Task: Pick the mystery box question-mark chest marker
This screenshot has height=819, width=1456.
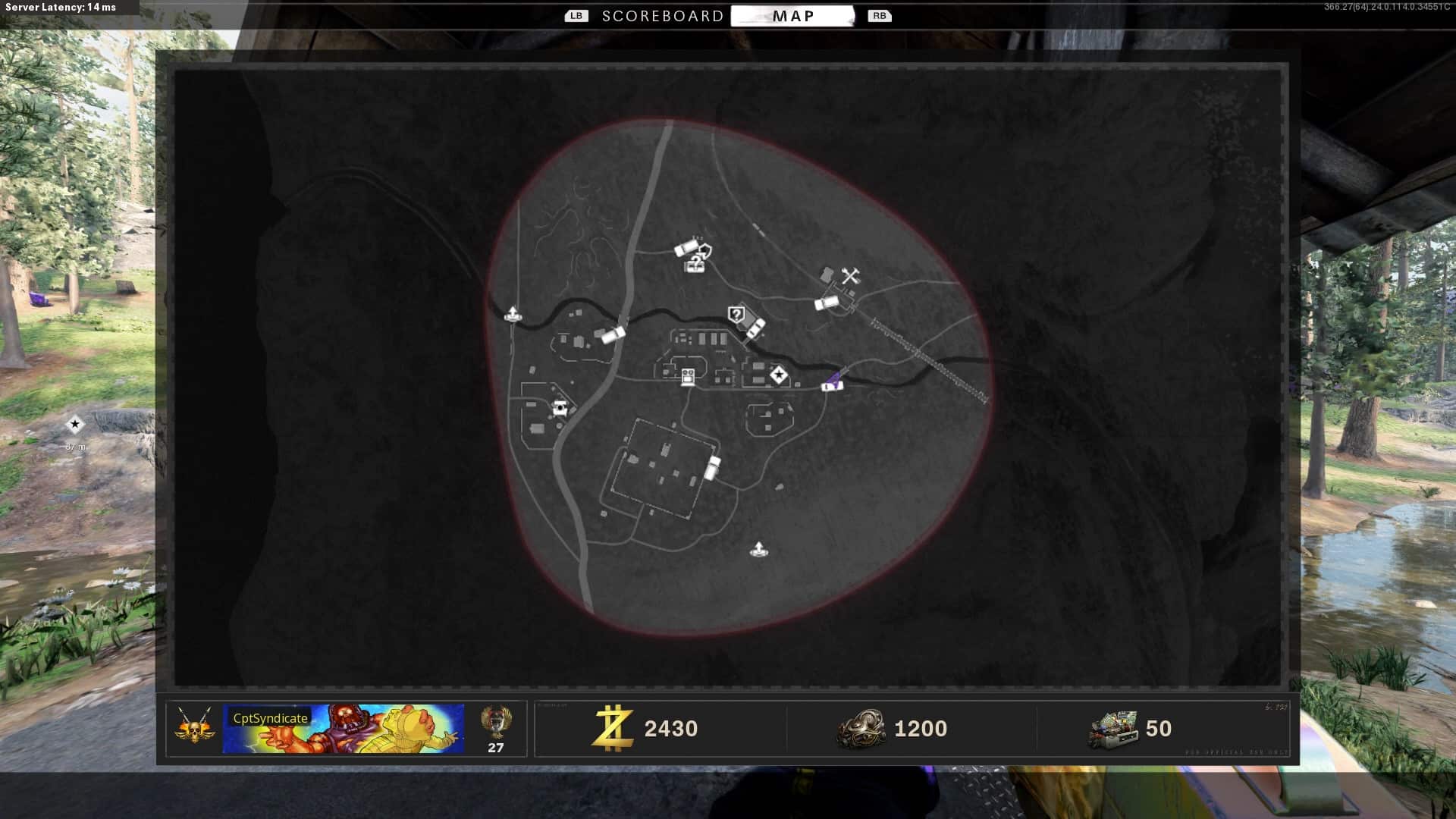Action: (695, 264)
